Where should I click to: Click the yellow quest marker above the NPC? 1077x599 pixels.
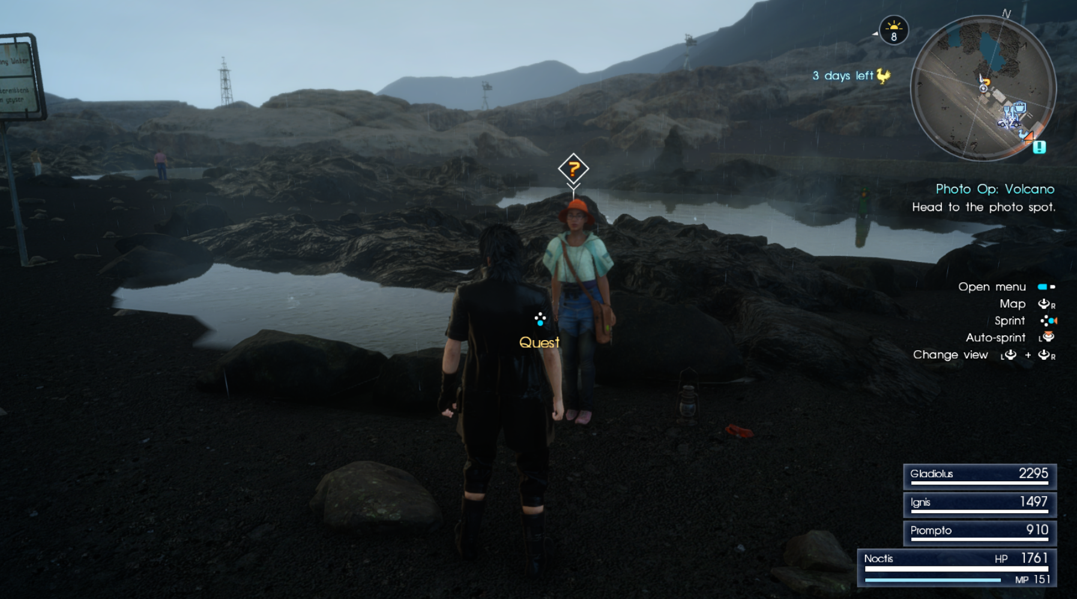(x=572, y=169)
